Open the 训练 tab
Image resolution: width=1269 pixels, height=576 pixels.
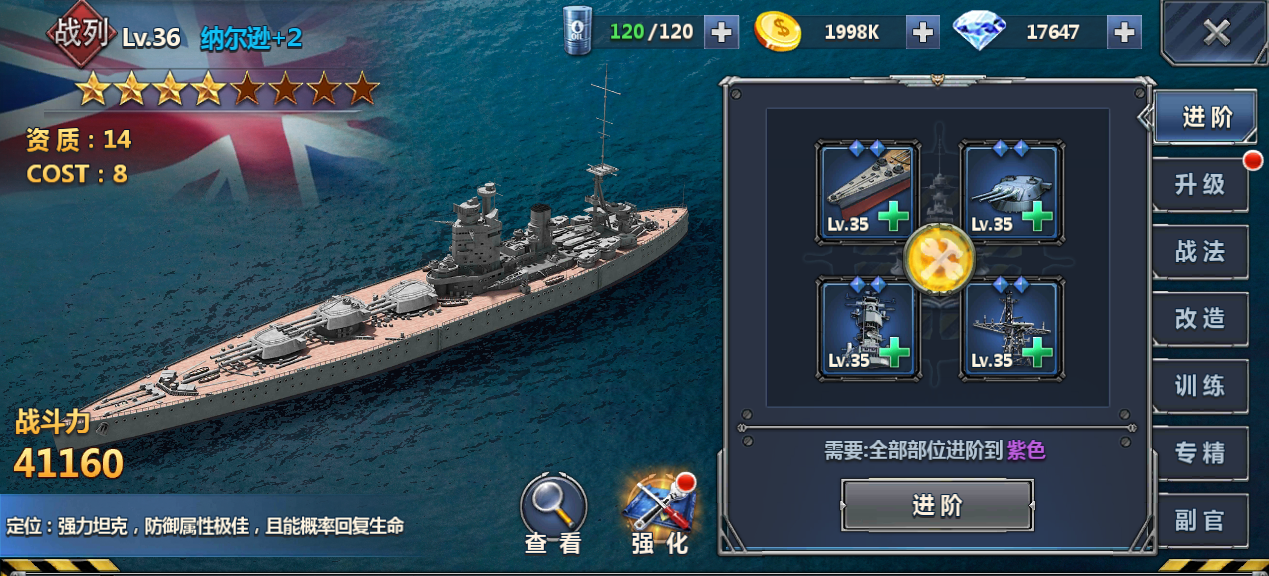pyautogui.click(x=1201, y=385)
